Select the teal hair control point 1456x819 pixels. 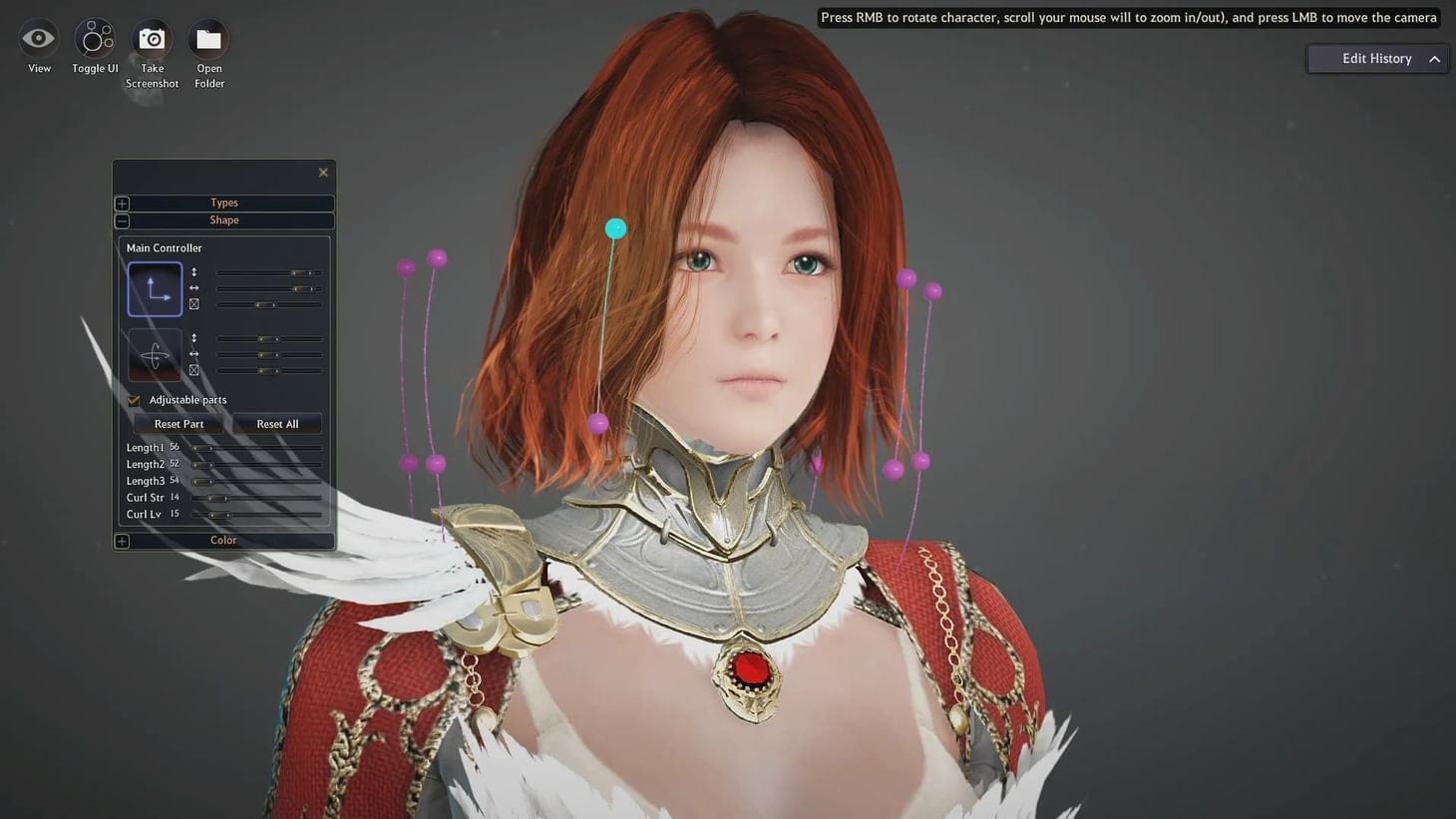pyautogui.click(x=614, y=228)
